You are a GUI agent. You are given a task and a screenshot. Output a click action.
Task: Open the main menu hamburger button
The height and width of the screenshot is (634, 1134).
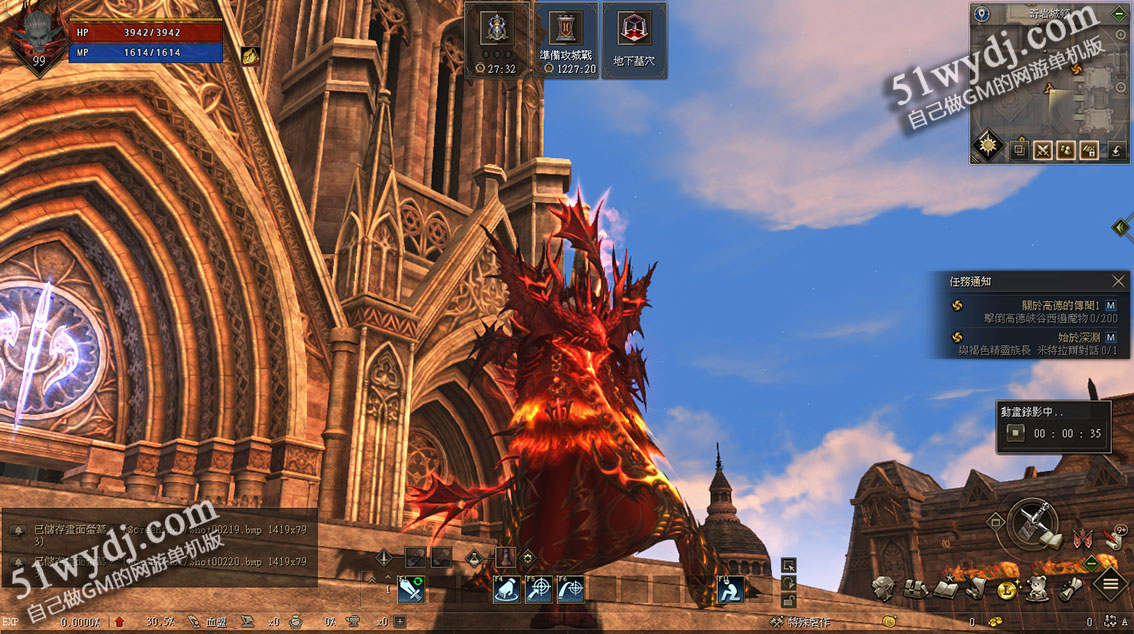click(1110, 584)
